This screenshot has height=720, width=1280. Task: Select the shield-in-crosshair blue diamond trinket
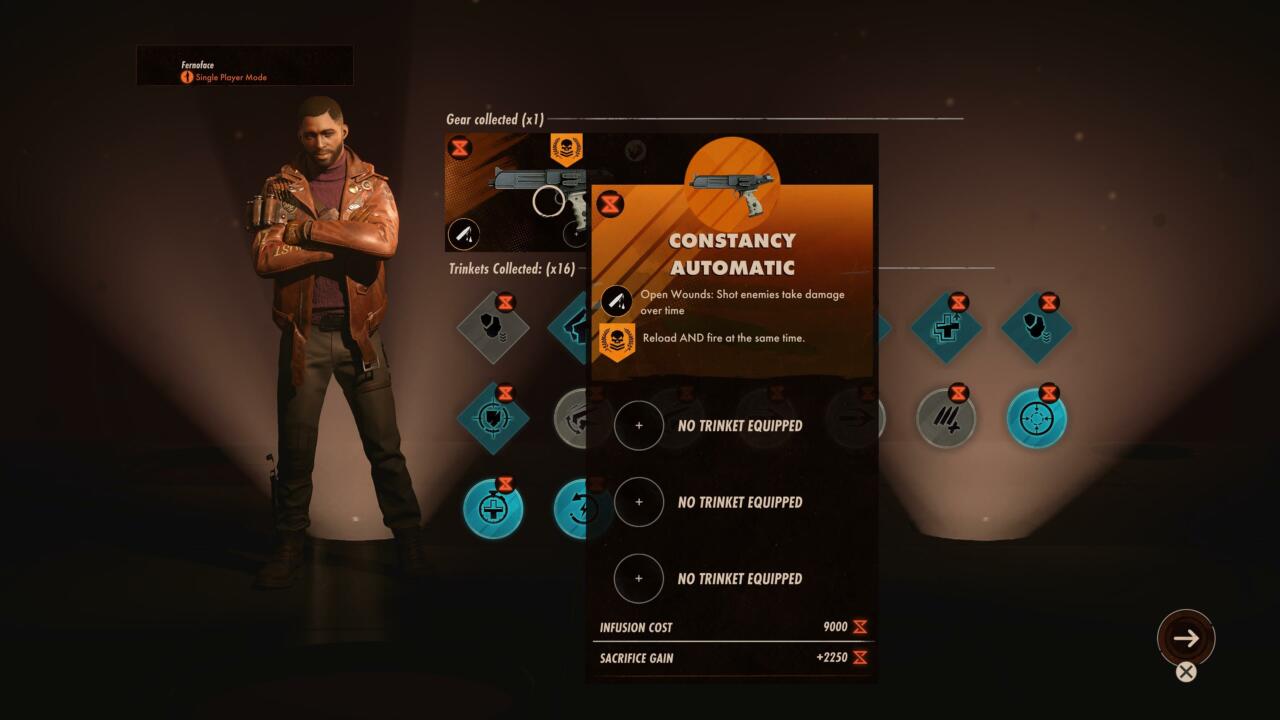click(x=492, y=419)
